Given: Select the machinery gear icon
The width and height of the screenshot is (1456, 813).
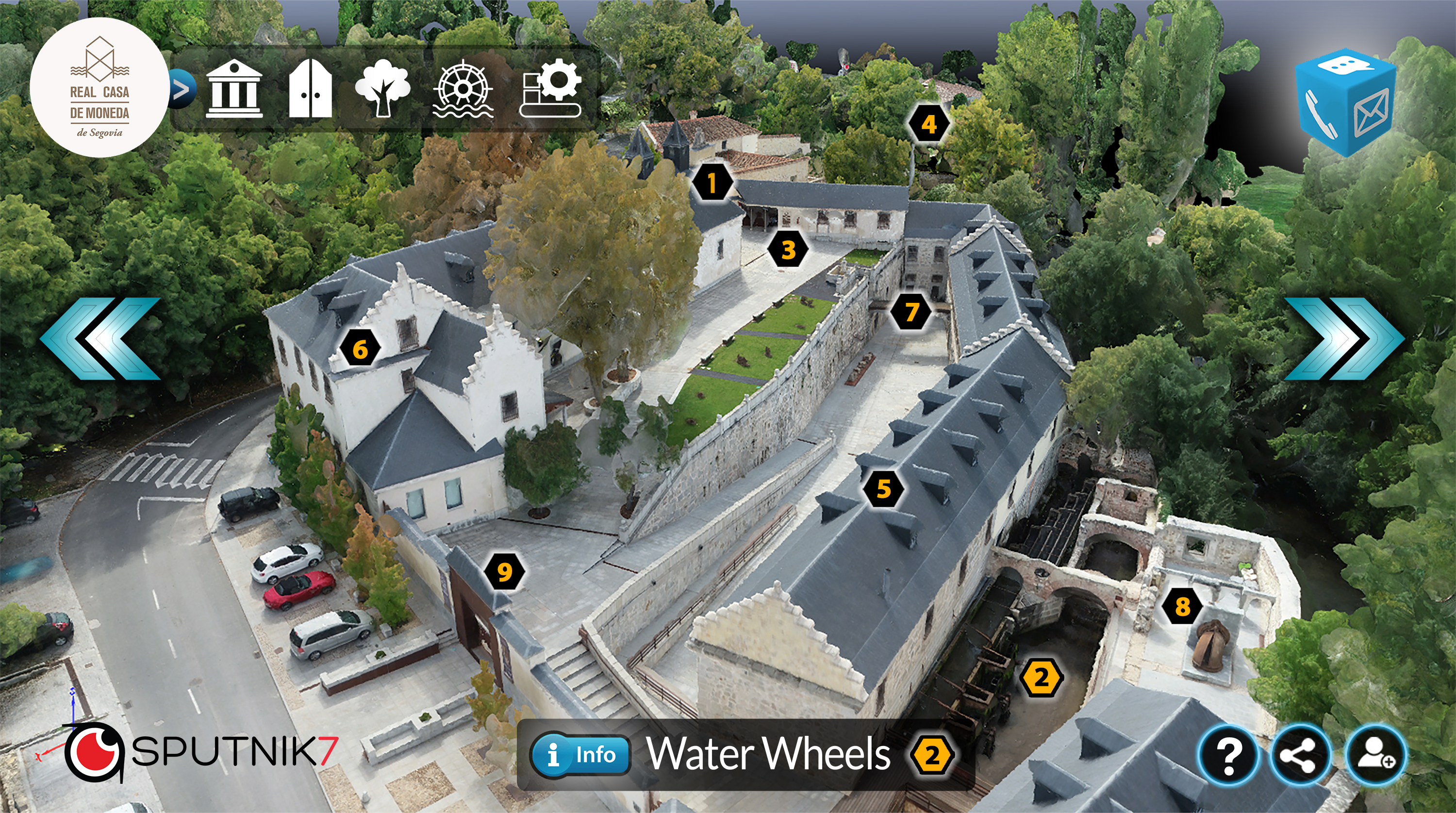Looking at the screenshot, I should pyautogui.click(x=551, y=89).
